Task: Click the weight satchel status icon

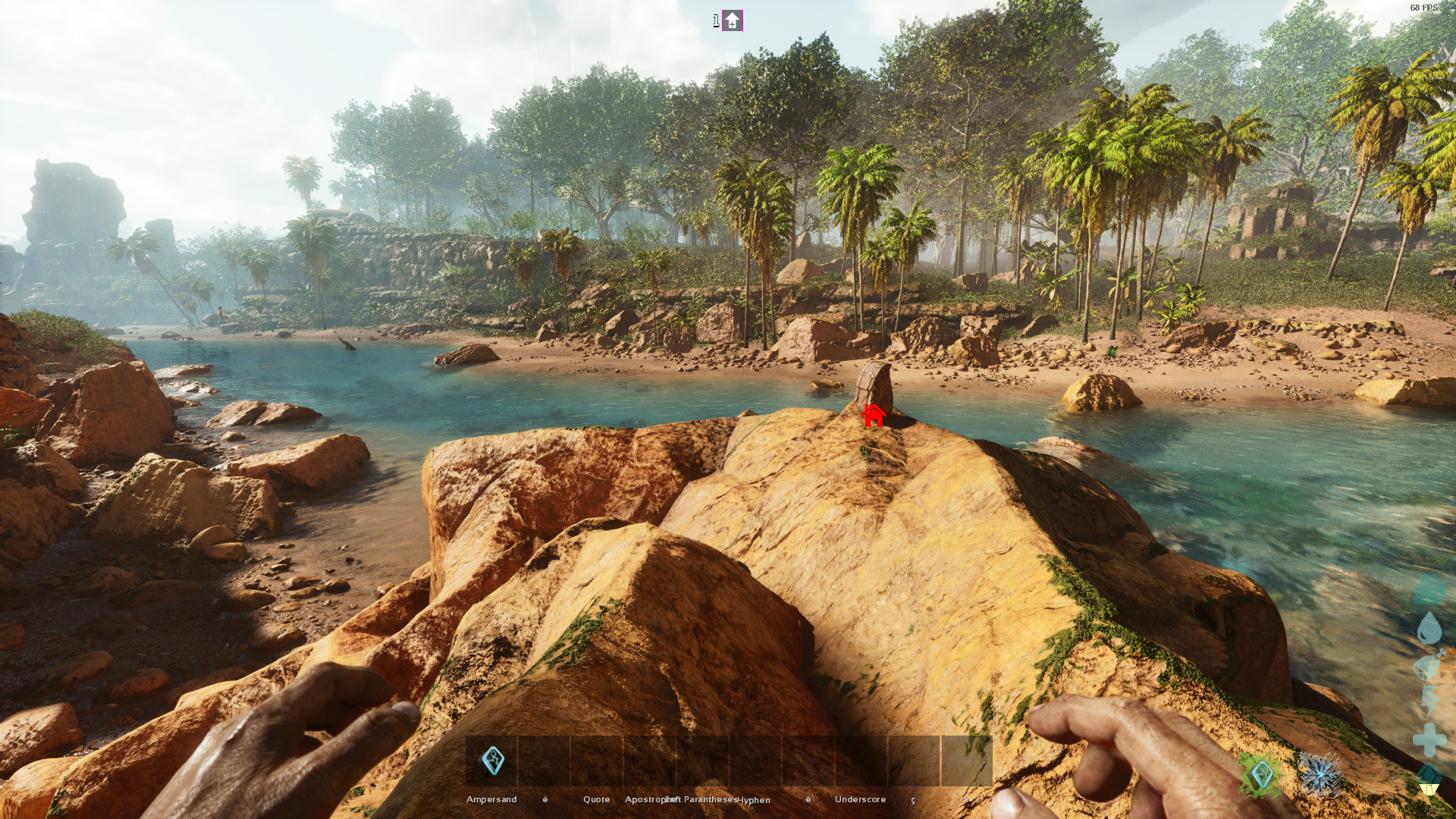Action: click(1429, 589)
